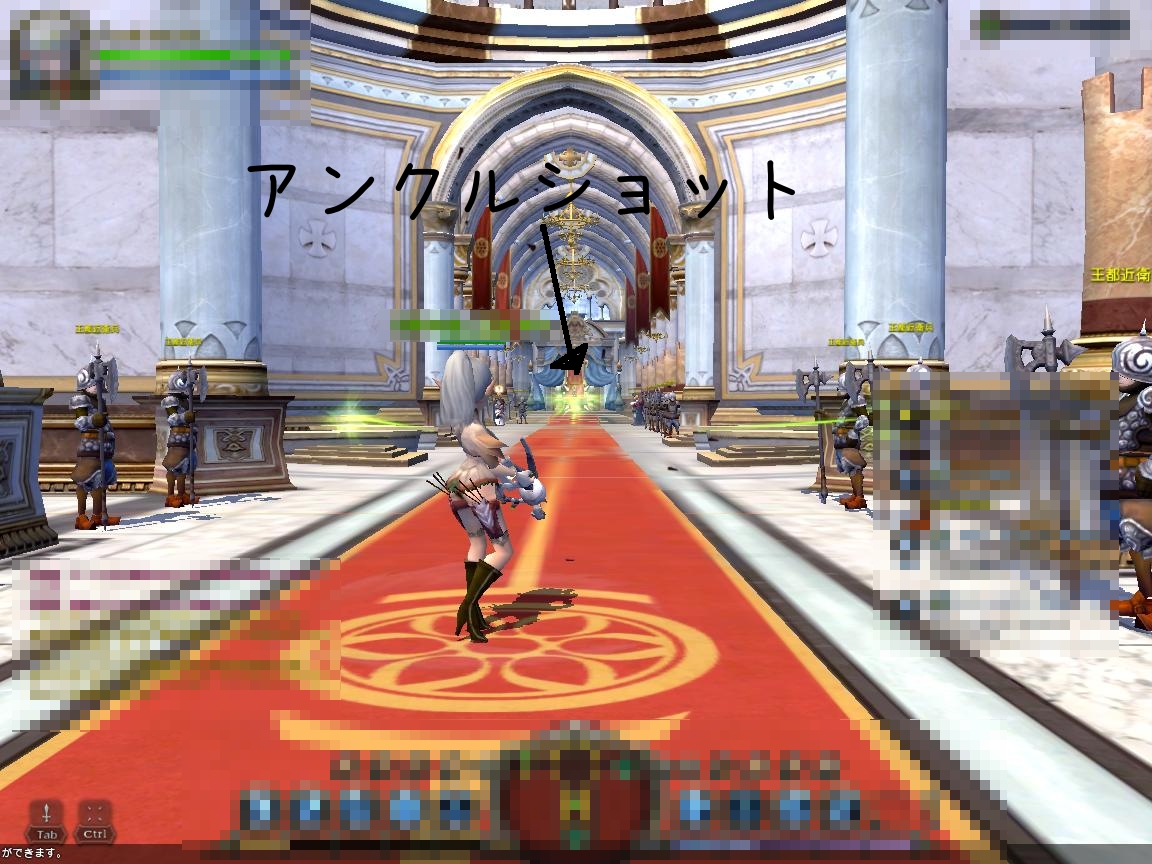The height and width of the screenshot is (864, 1152).
Task: Open the chat log panel
Action: point(150,630)
